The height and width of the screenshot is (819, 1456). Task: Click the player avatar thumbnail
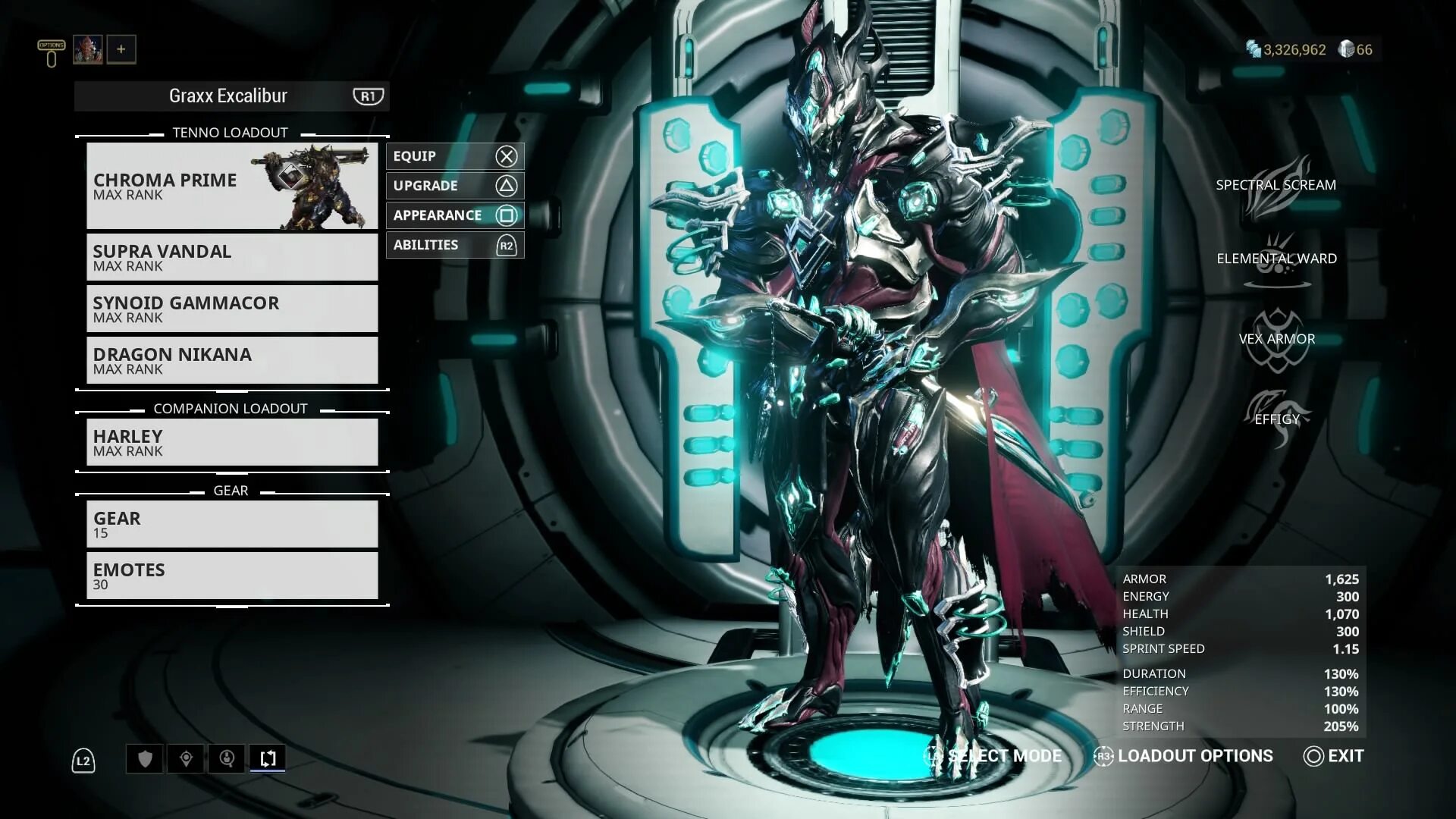(88, 49)
